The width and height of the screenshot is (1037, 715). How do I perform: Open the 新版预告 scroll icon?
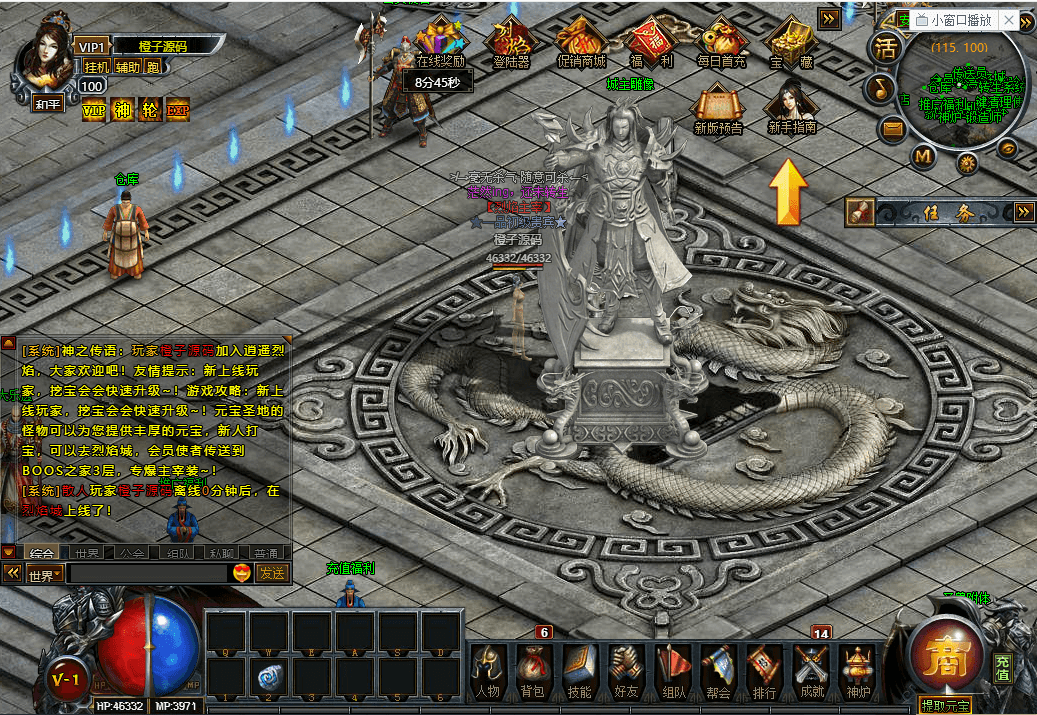pyautogui.click(x=718, y=107)
